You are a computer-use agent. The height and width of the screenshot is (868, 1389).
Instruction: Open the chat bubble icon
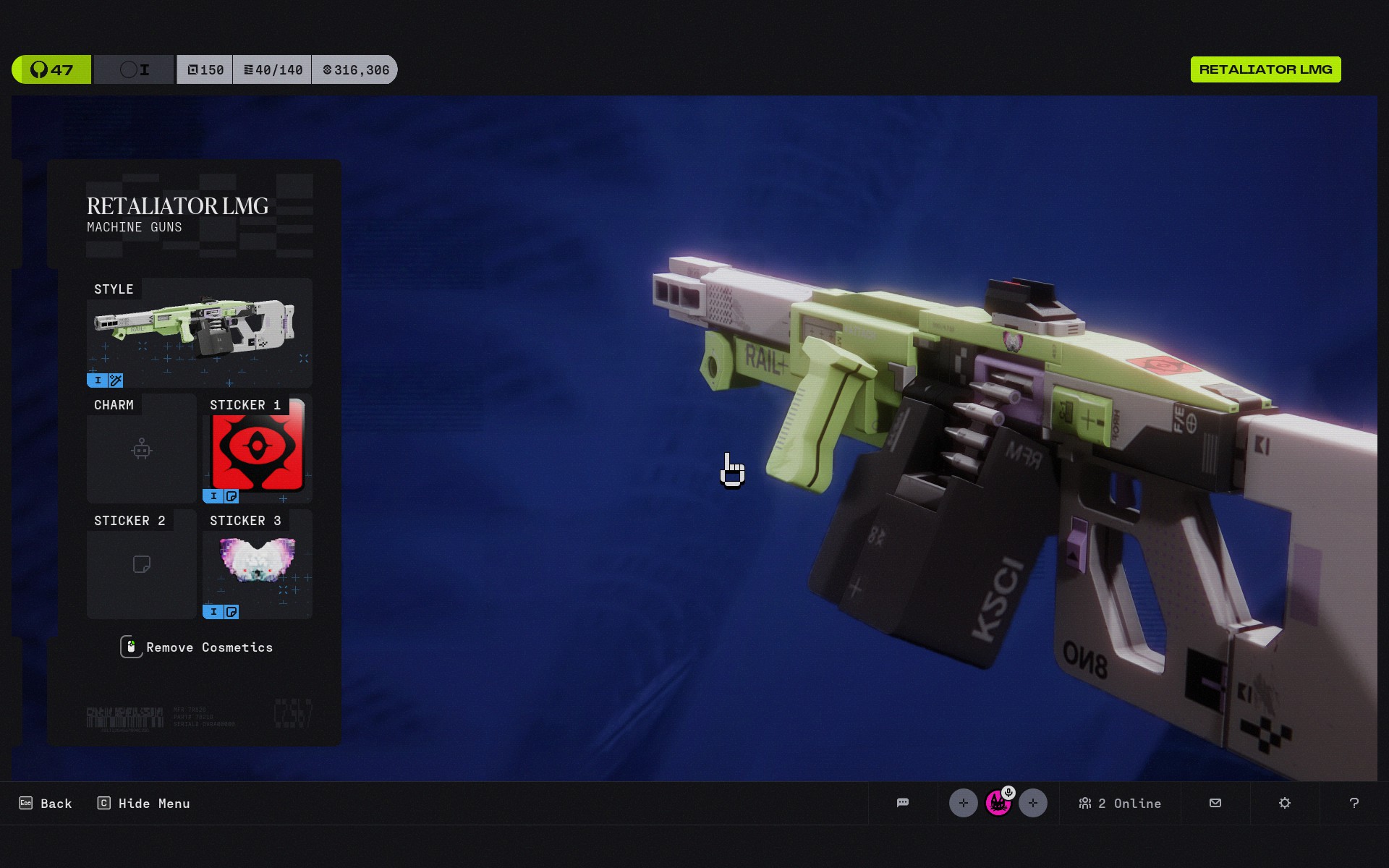902,803
